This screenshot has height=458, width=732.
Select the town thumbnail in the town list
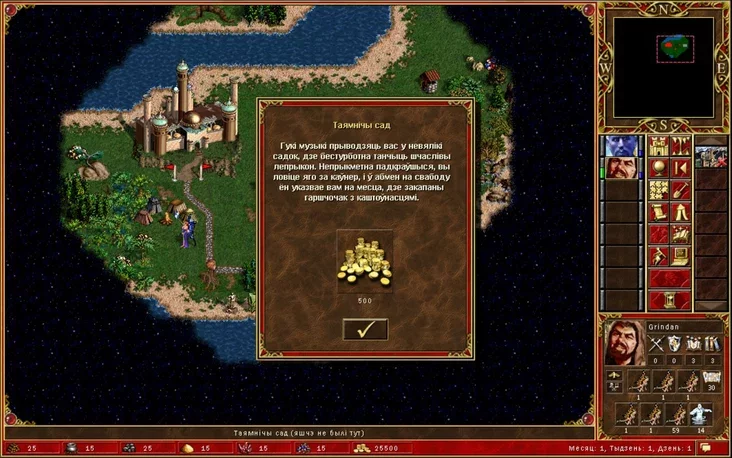tap(711, 157)
